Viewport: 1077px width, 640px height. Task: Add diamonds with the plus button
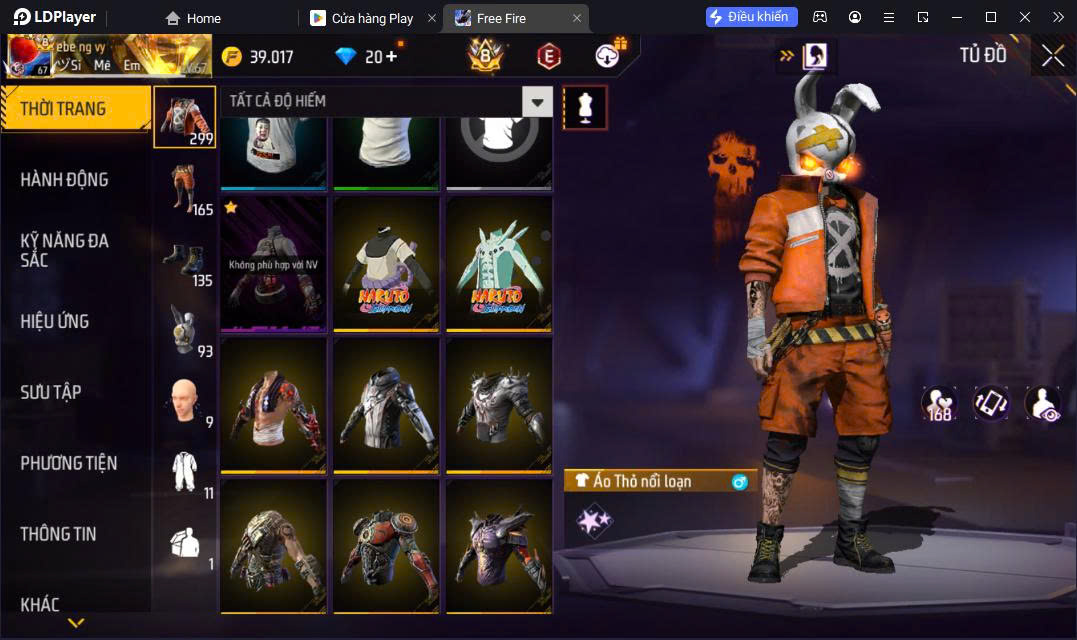pos(390,56)
